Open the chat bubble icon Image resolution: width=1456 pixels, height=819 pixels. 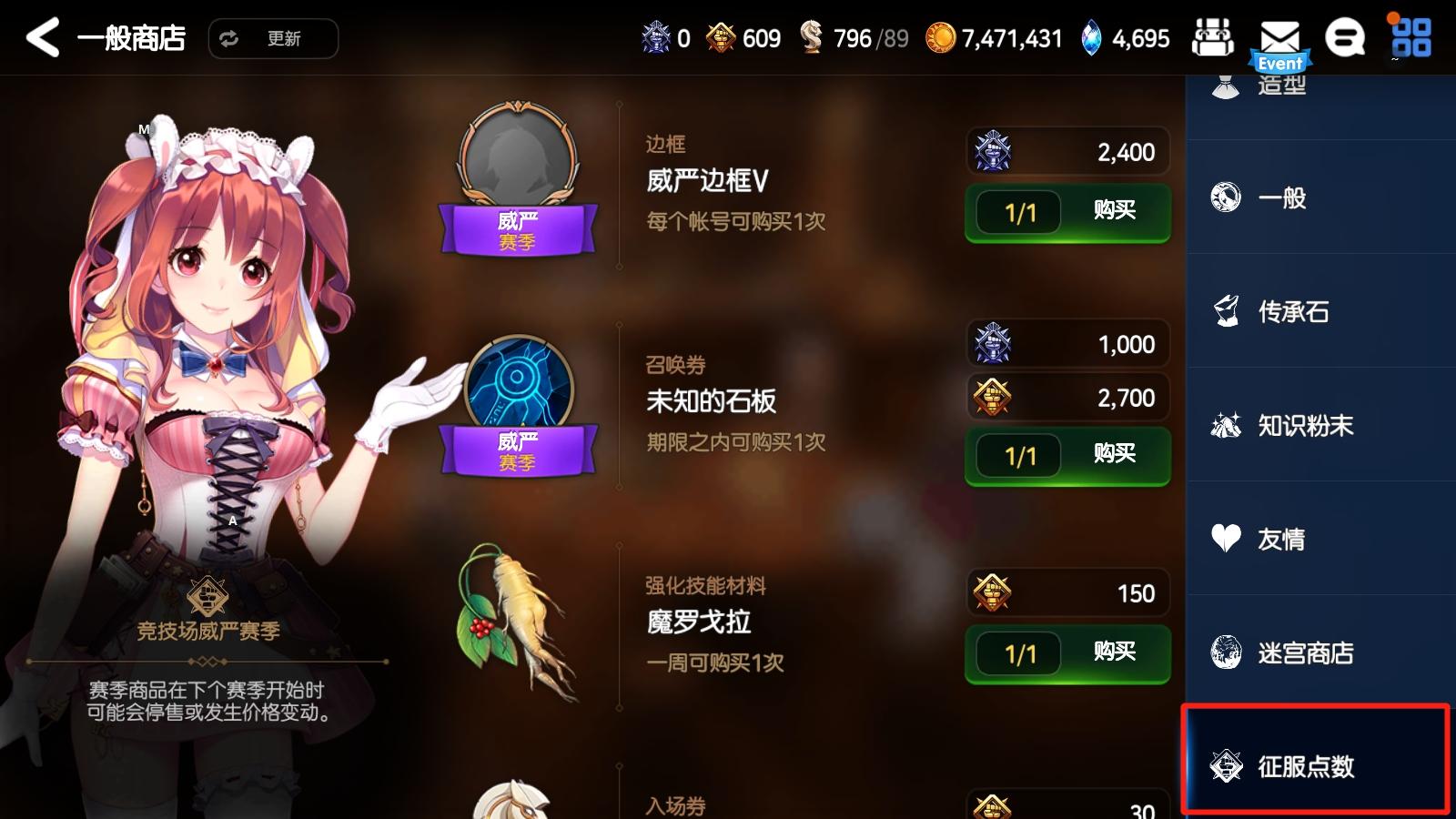(x=1345, y=38)
